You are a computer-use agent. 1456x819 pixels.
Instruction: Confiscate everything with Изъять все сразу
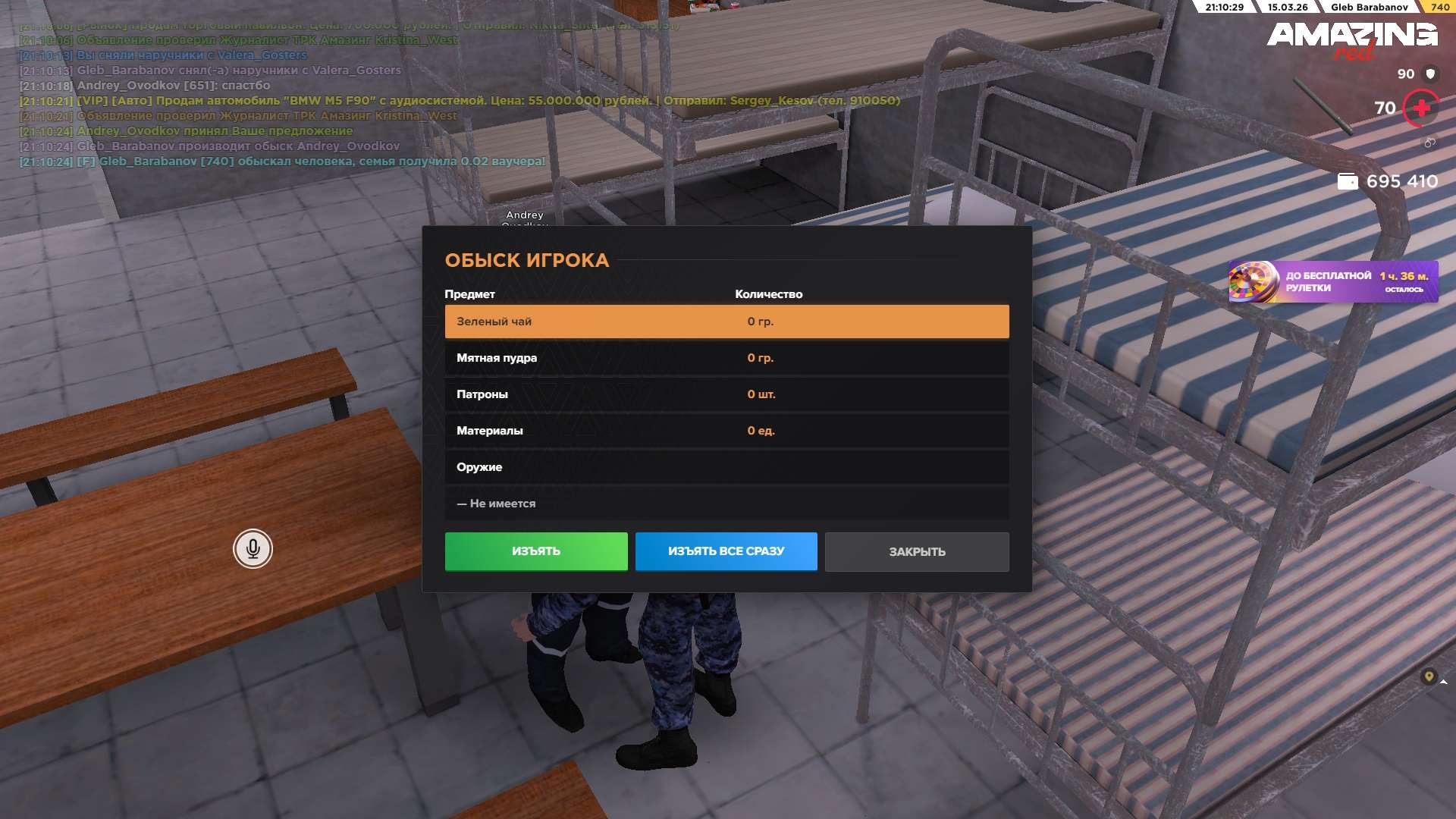point(726,551)
